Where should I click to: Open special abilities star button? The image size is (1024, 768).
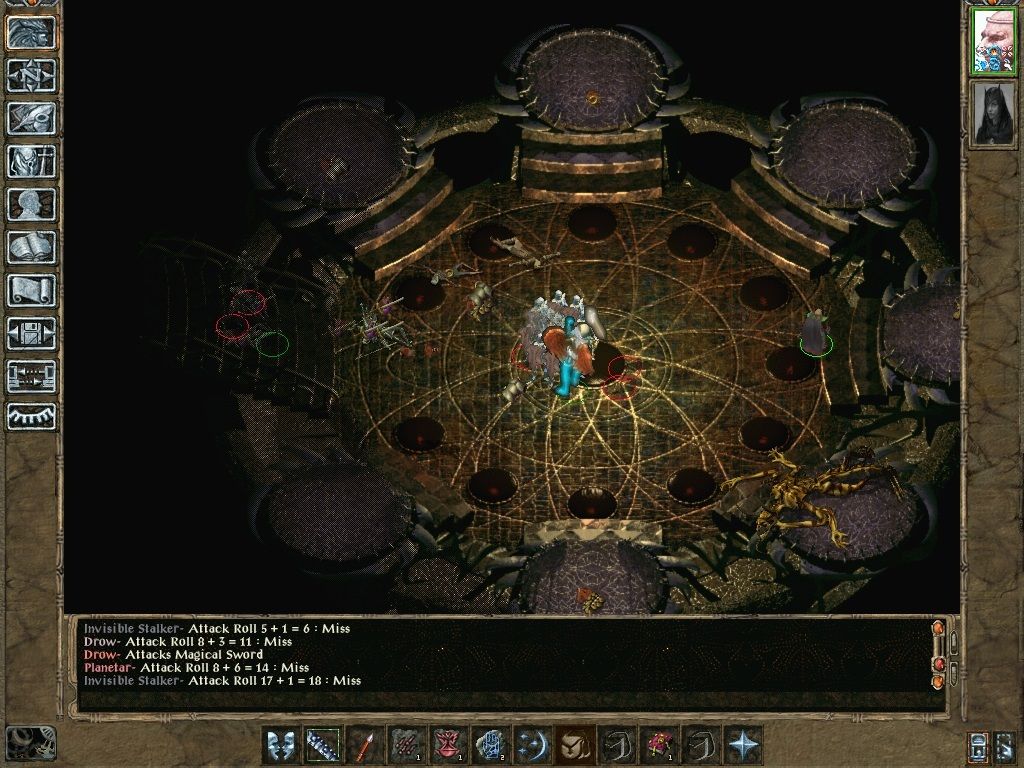point(743,746)
